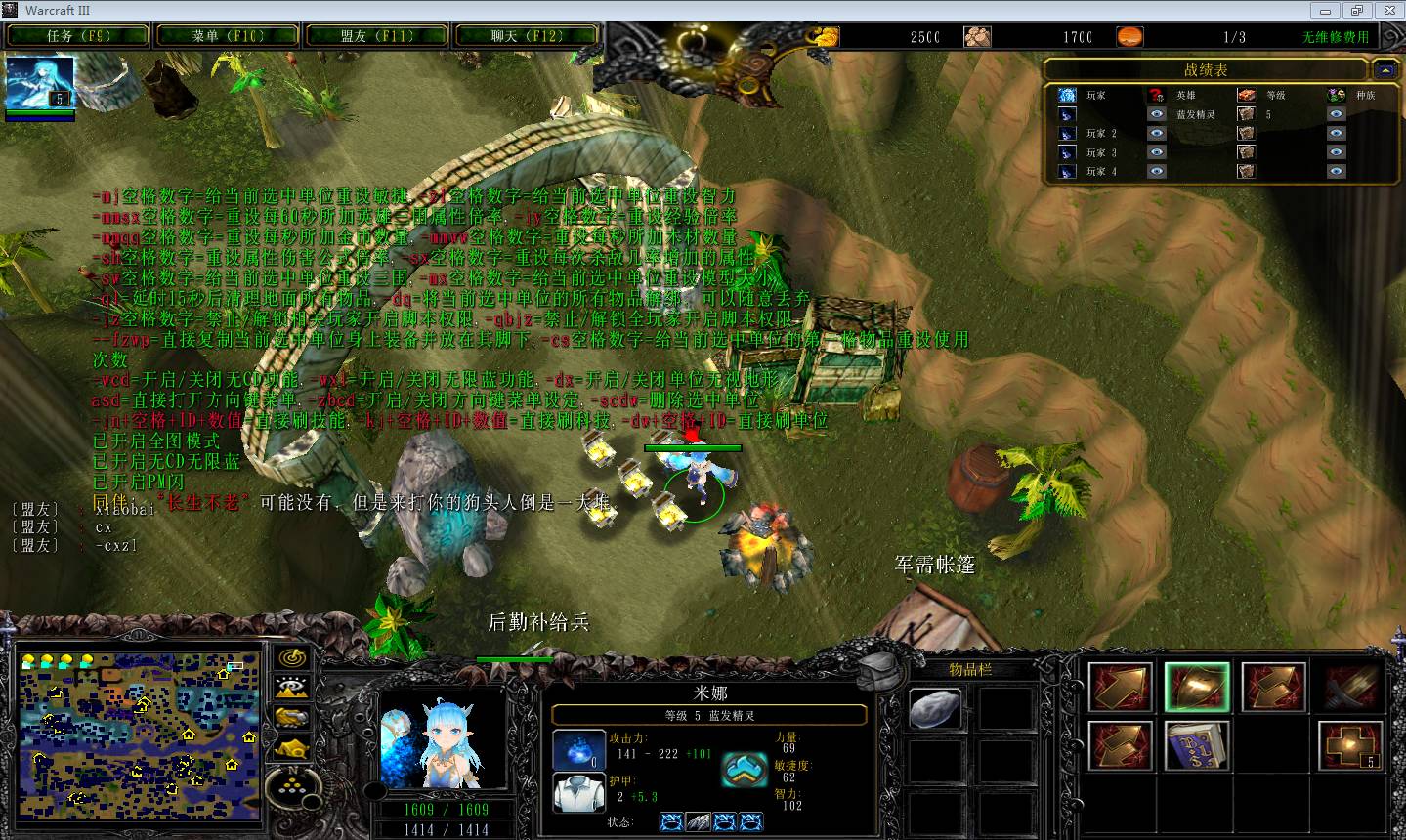Open the 盟友 (F11) allies menu
Viewport: 1406px width, 840px height.
[x=377, y=36]
